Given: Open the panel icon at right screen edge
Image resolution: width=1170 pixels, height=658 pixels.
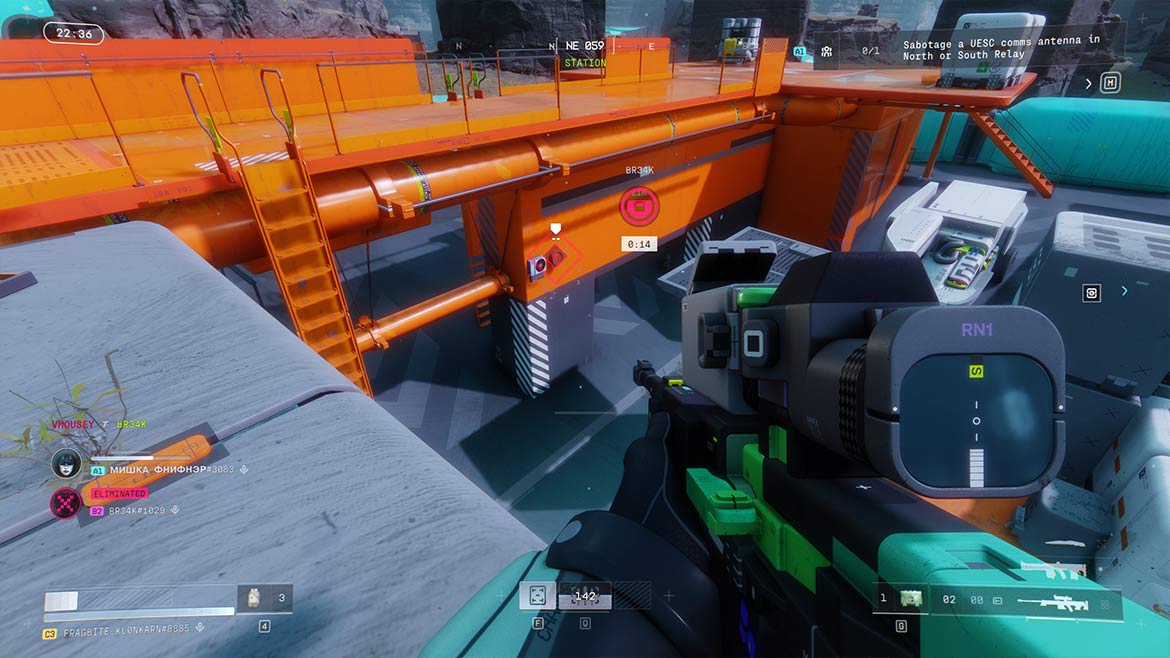Looking at the screenshot, I should [1092, 292].
